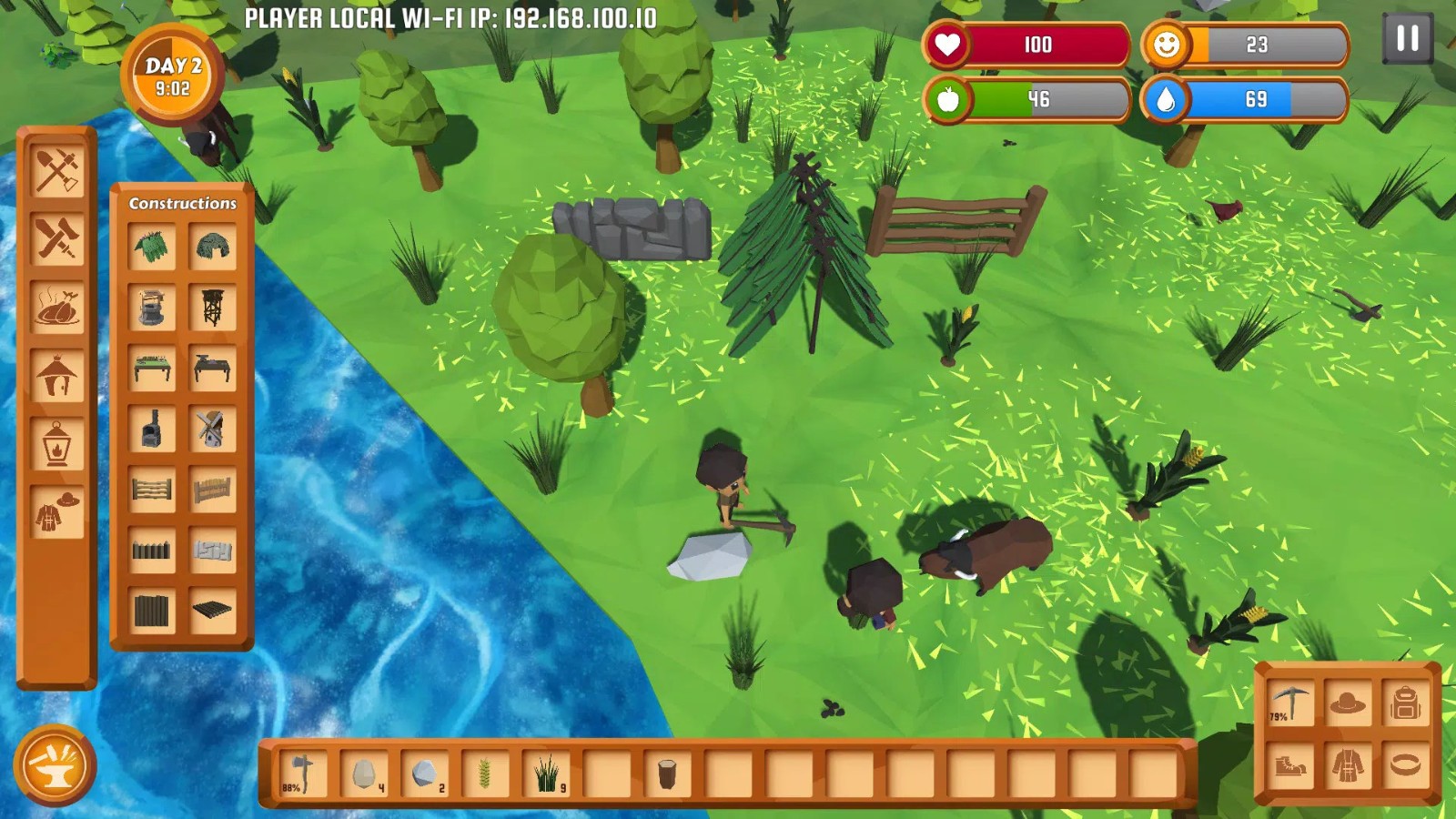1456x819 pixels.
Task: Open the shovel and axe tools category
Action: [x=56, y=170]
